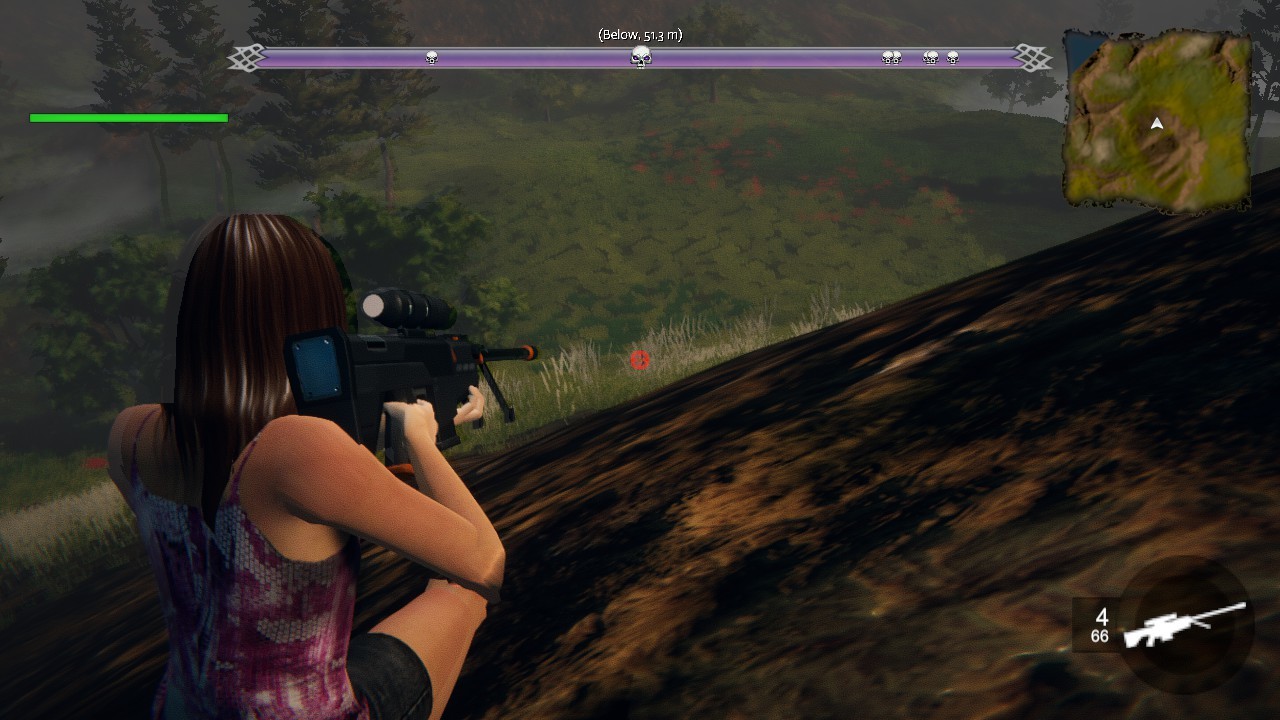Screen dimensions: 1280x720
Task: Click the large skull marker at bar center
Action: click(640, 58)
